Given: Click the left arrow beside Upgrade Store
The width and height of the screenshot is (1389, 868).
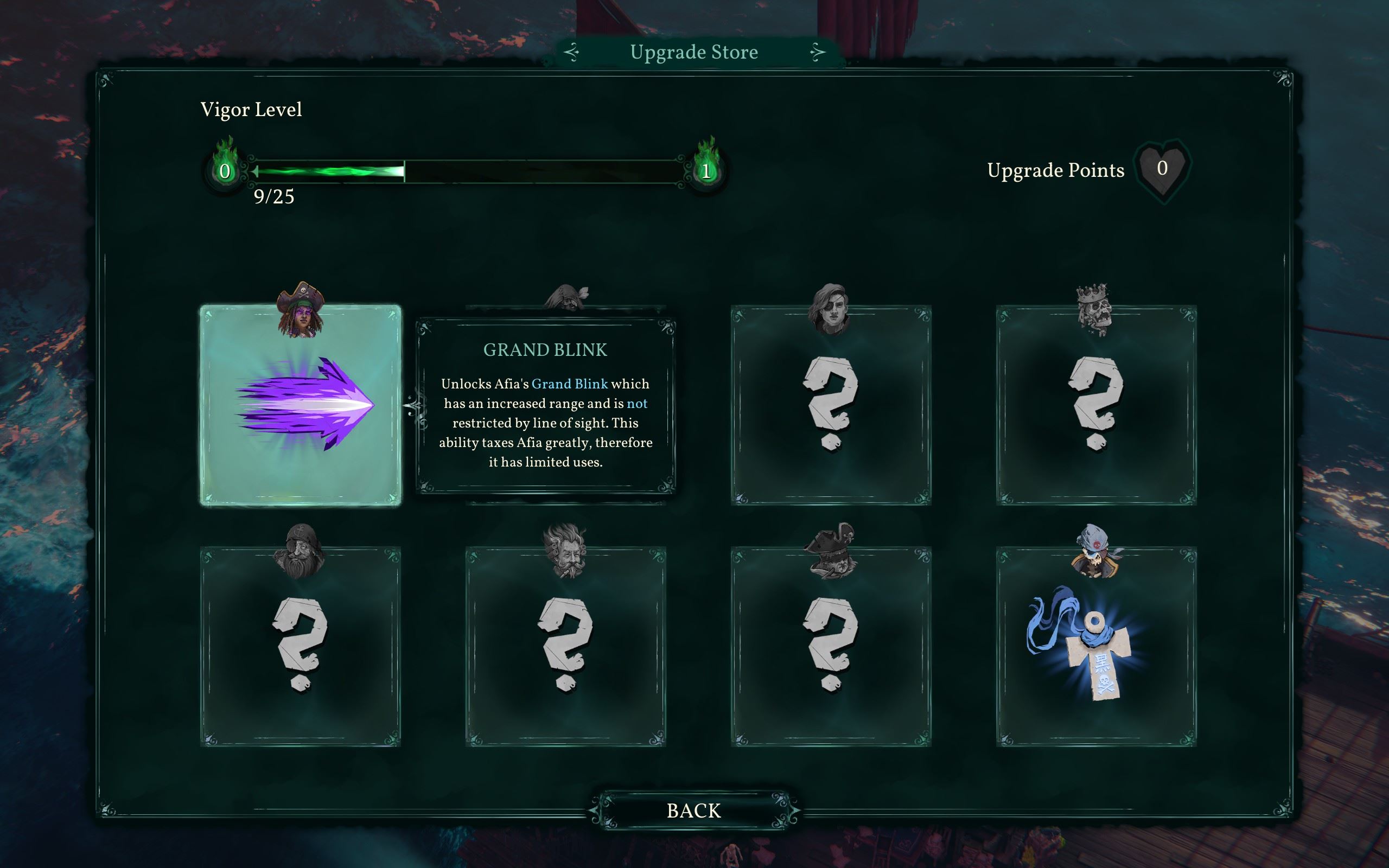Looking at the screenshot, I should coord(572,52).
